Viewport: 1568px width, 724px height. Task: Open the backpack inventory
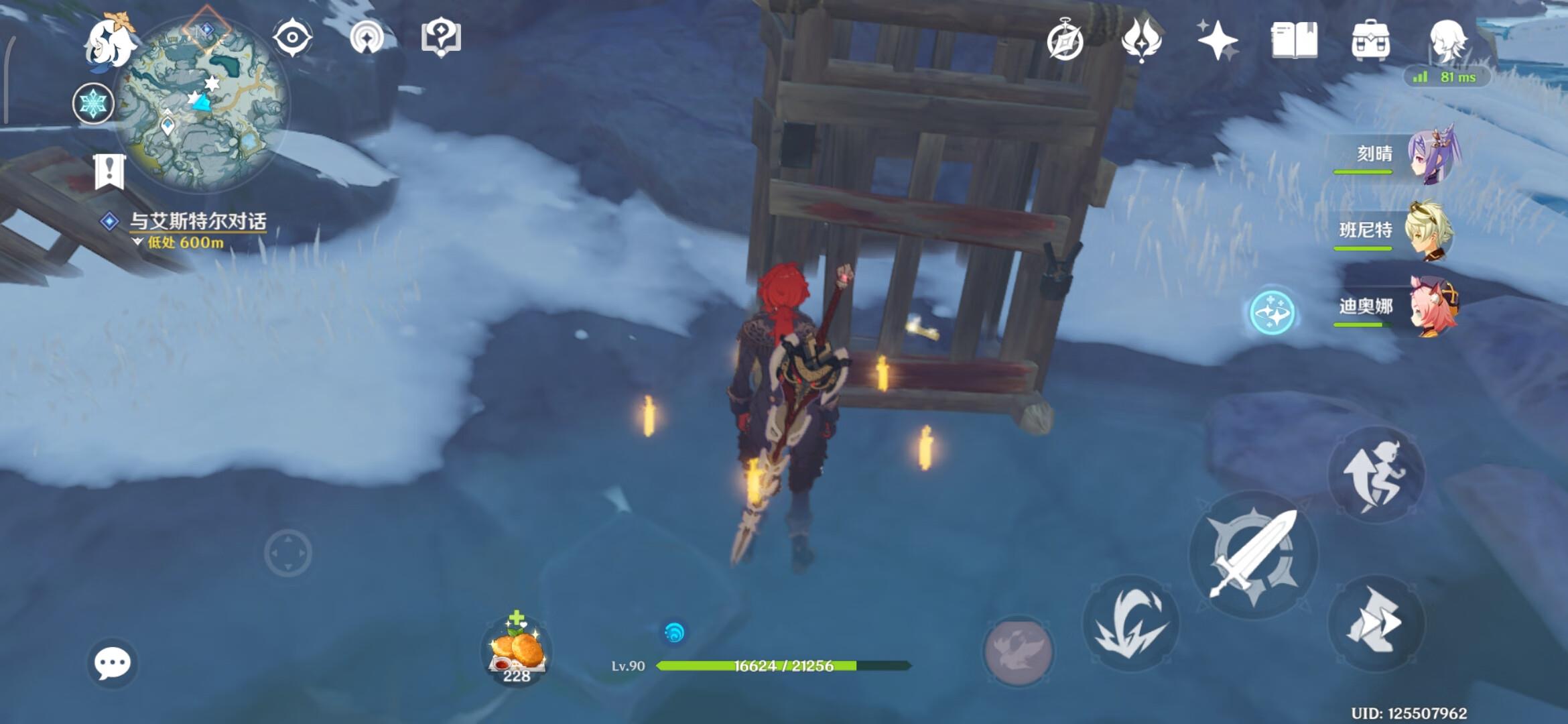tap(1371, 40)
